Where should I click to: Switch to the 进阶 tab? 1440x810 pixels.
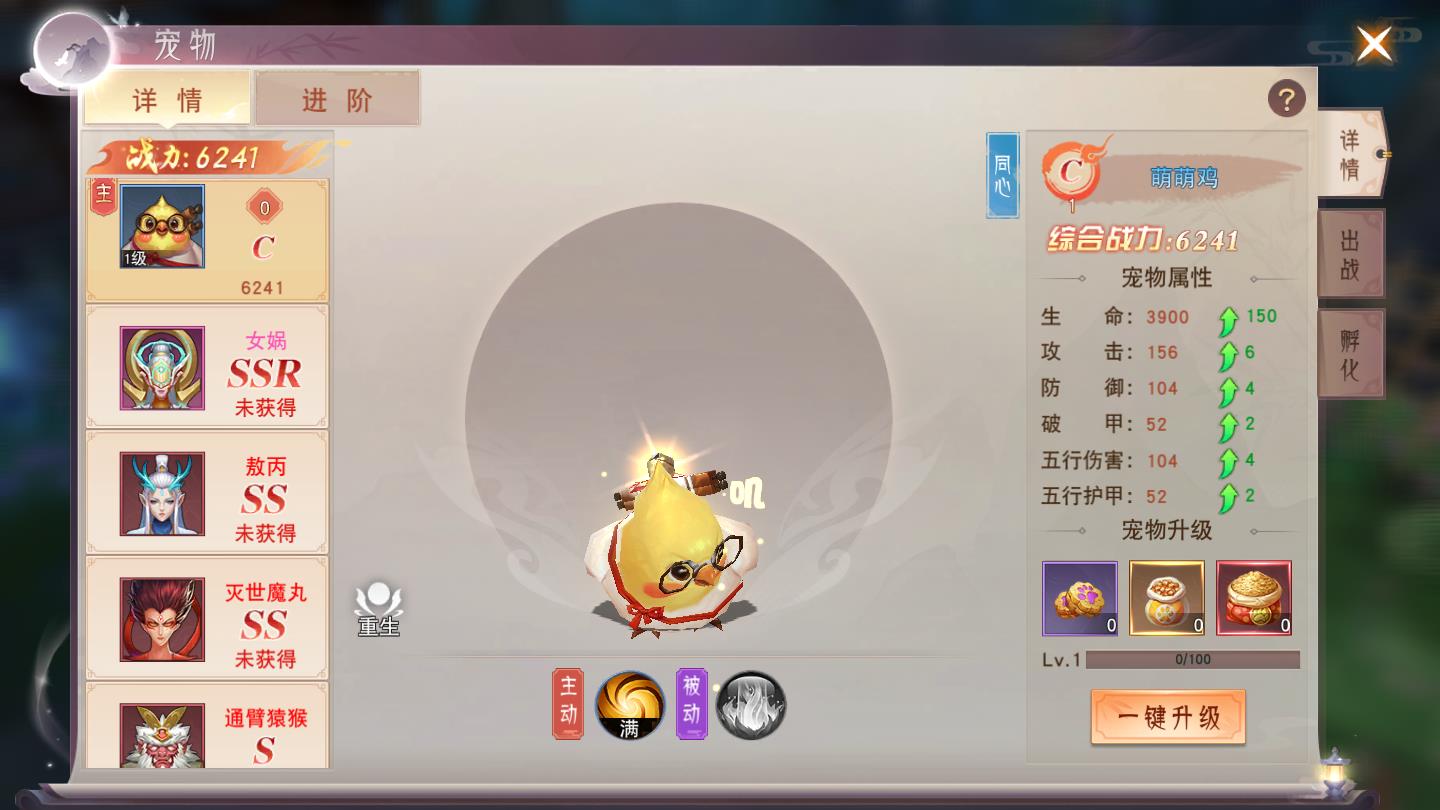(x=337, y=100)
